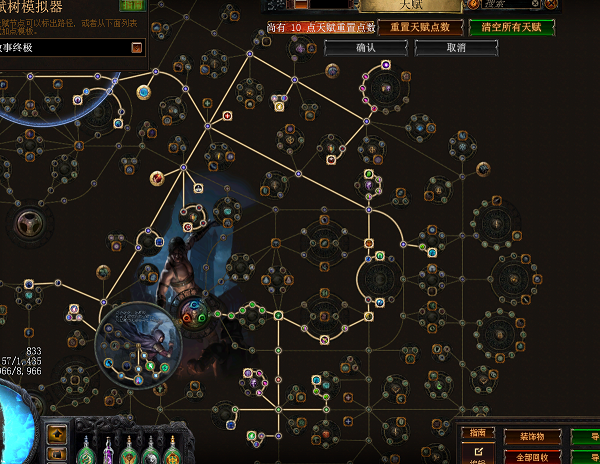The height and width of the screenshot is (464, 600).
Task: Select the large keystone with three-pronged symbol
Action: coord(24,223)
